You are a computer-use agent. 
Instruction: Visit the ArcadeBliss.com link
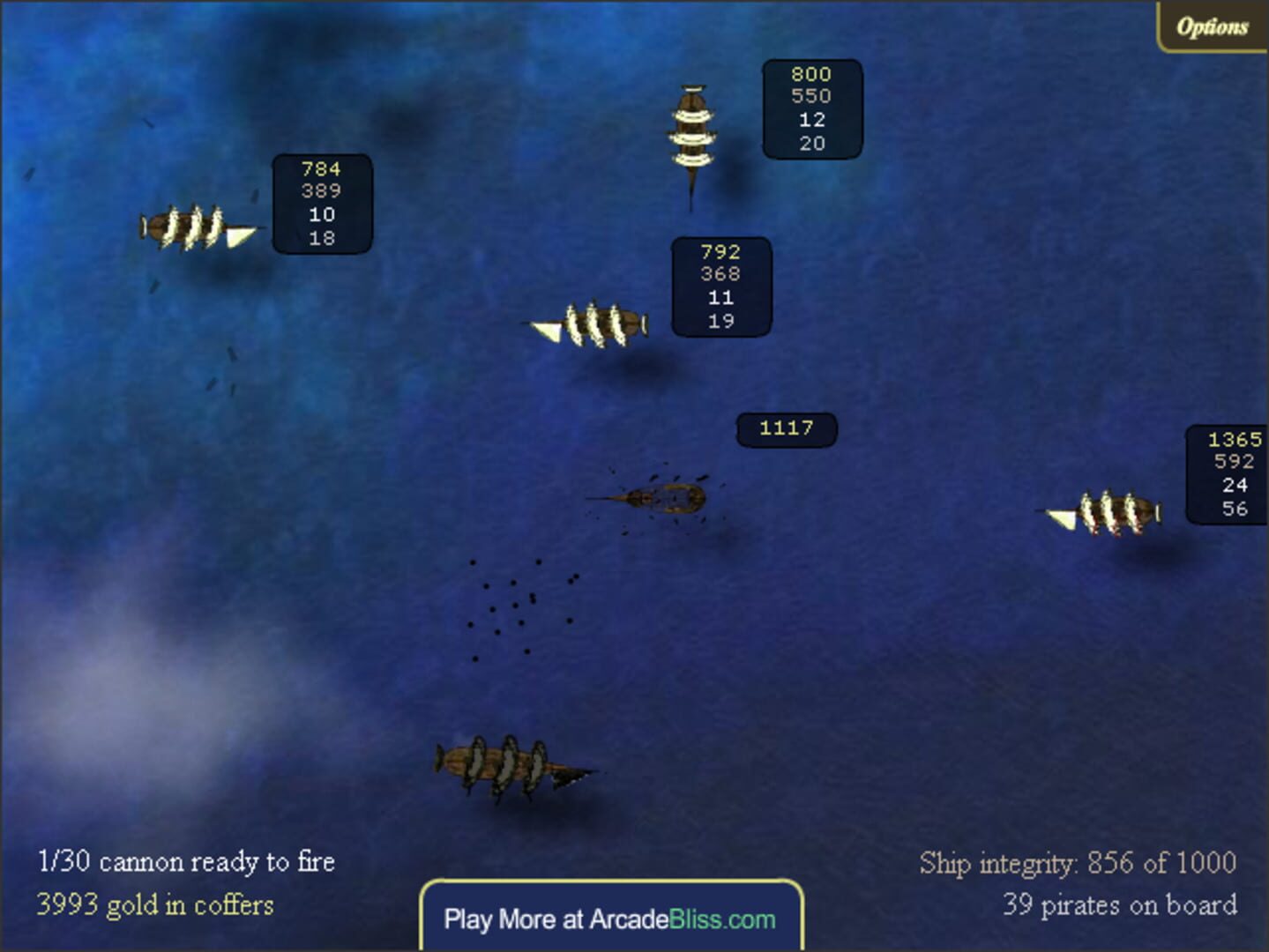pos(610,919)
